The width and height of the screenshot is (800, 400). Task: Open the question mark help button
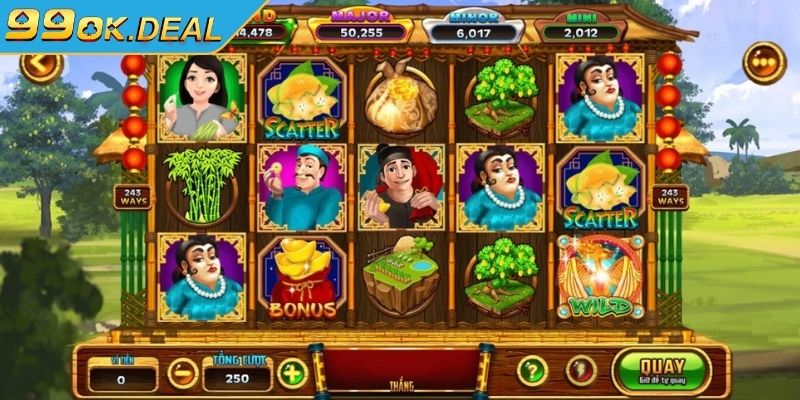point(532,371)
